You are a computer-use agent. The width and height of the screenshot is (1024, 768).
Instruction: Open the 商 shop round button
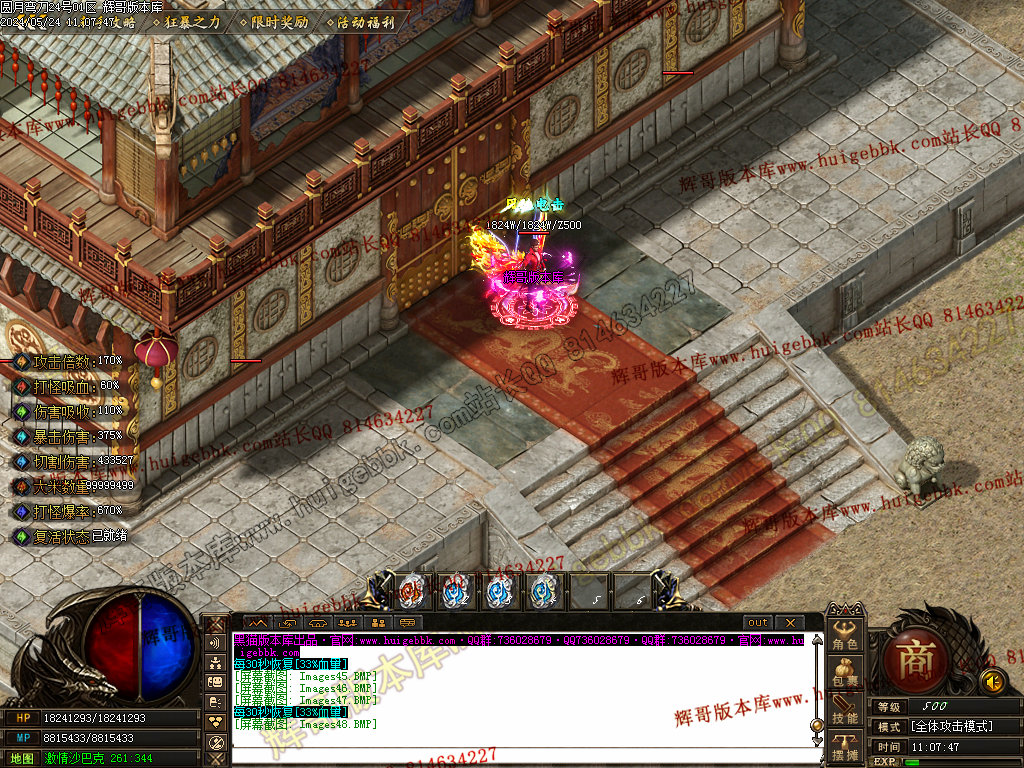tap(914, 661)
